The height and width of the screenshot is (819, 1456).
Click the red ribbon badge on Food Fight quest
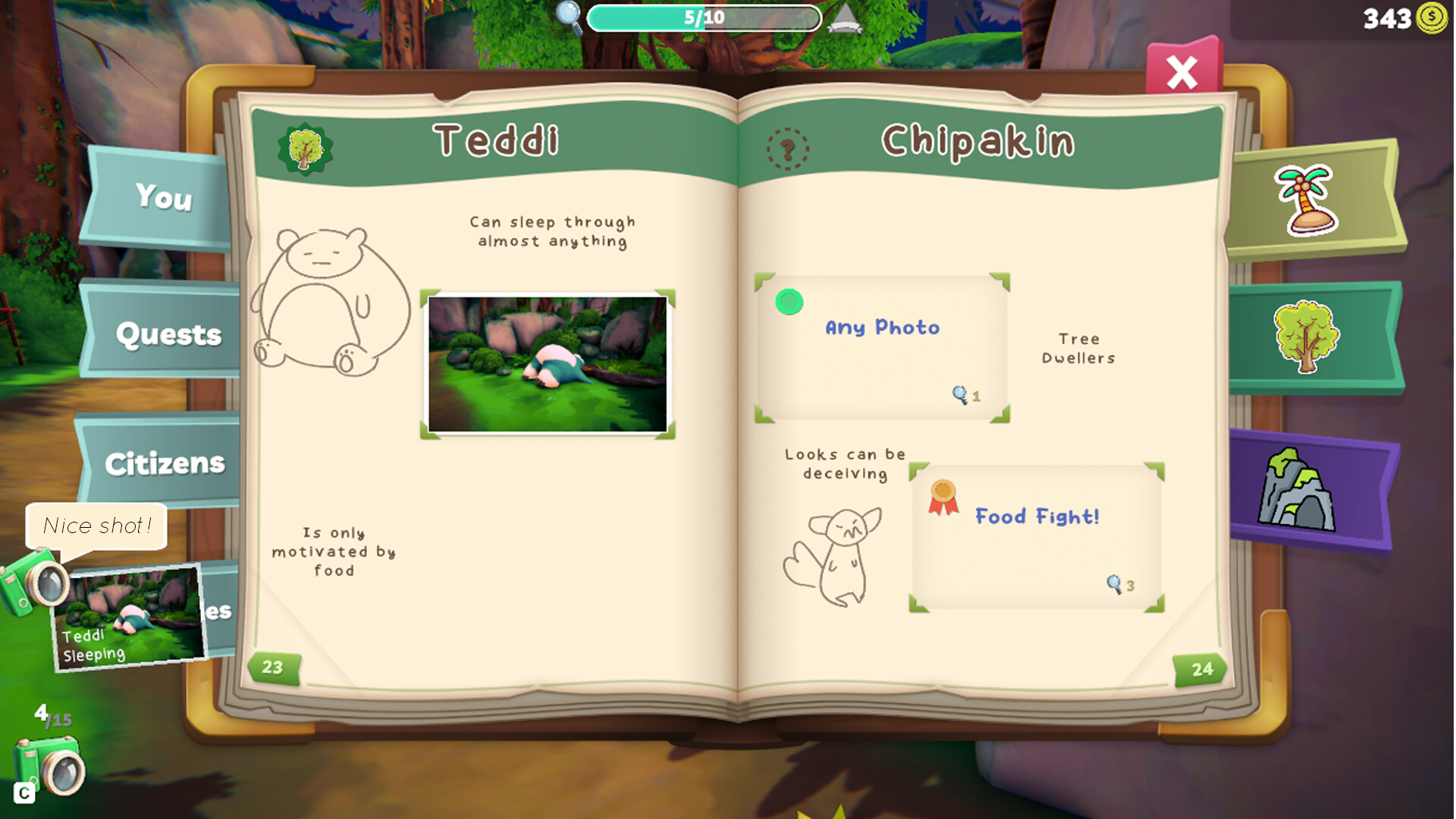click(x=943, y=497)
